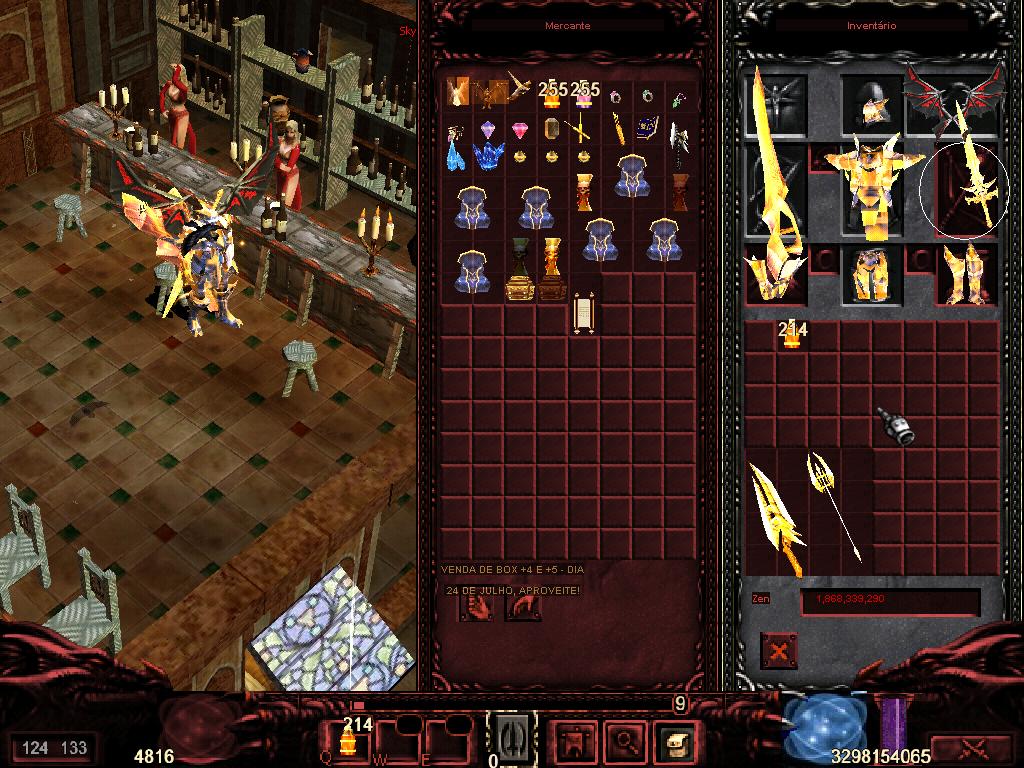Select the 214-stack potion in inventory grid

tap(792, 337)
